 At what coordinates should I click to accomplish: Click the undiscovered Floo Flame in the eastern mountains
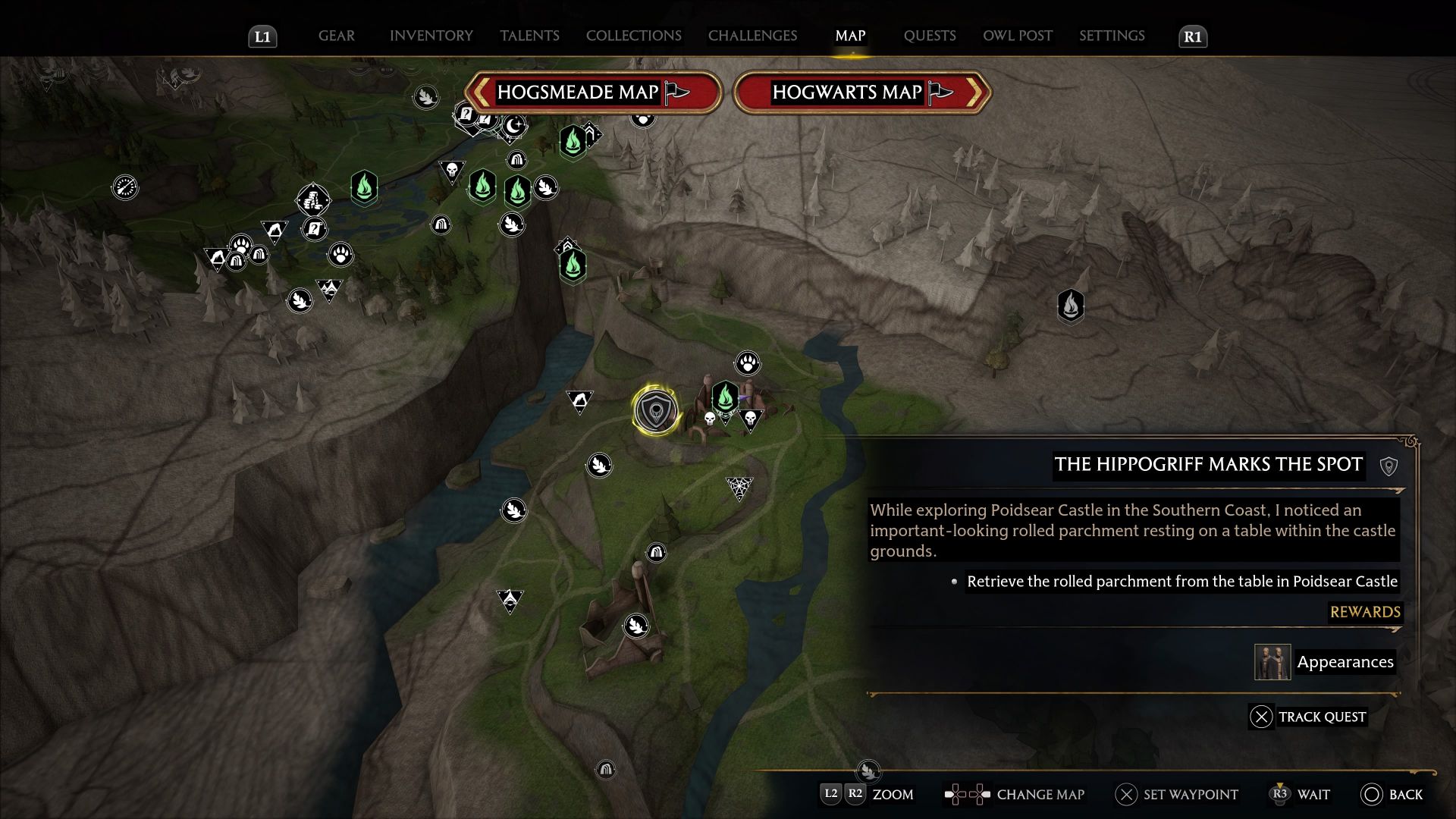click(1070, 307)
